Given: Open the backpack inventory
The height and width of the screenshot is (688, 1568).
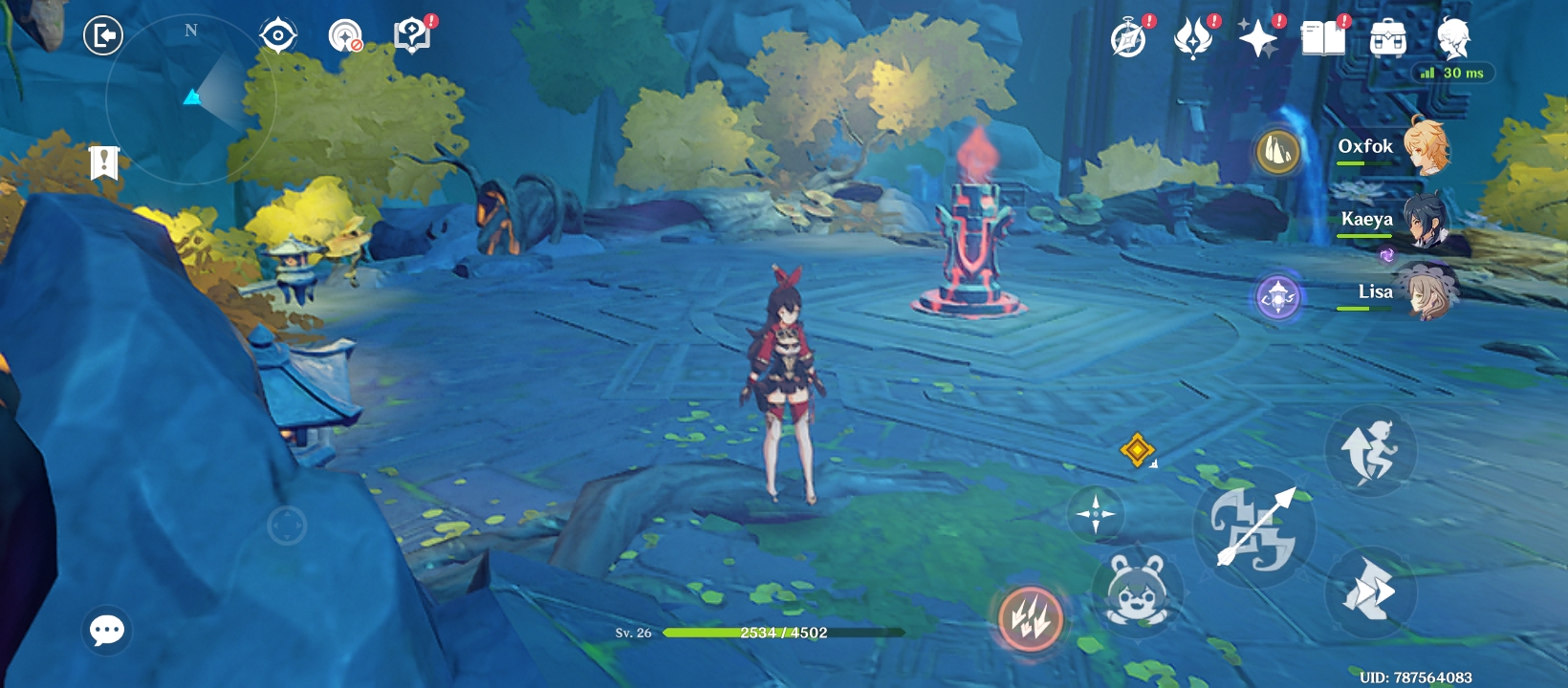Looking at the screenshot, I should point(1387,40).
